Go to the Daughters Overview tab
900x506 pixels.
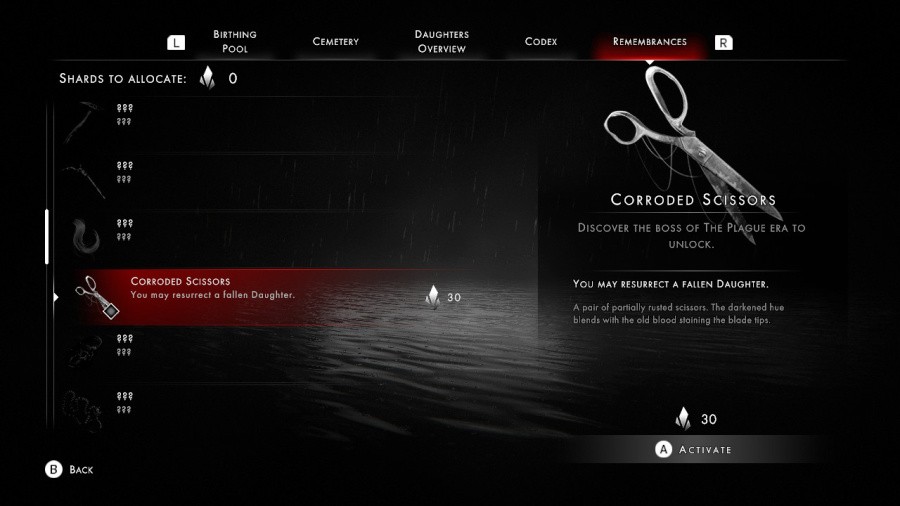441,41
